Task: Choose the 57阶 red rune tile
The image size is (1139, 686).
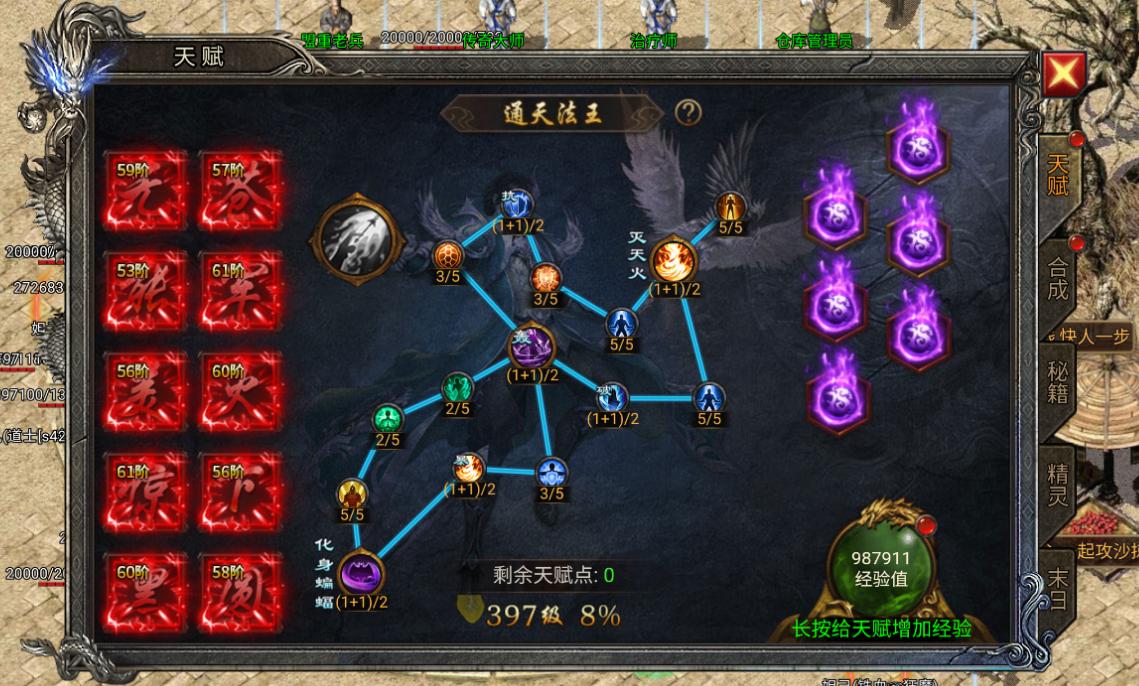Action: point(241,191)
